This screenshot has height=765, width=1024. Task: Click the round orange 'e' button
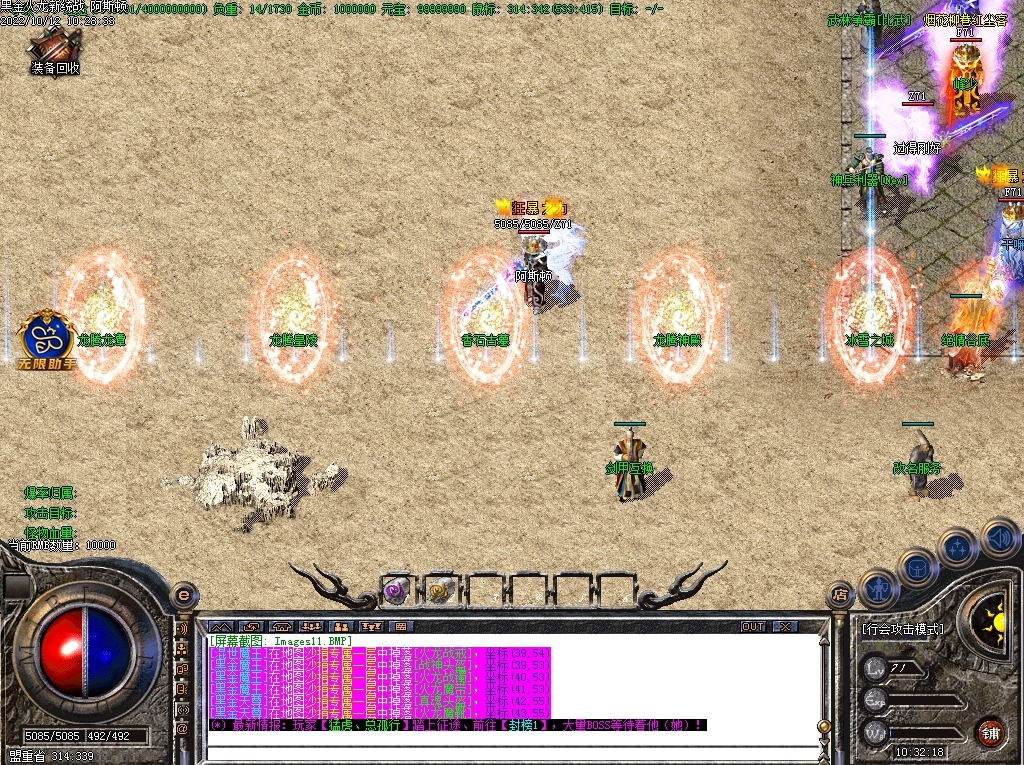click(183, 594)
